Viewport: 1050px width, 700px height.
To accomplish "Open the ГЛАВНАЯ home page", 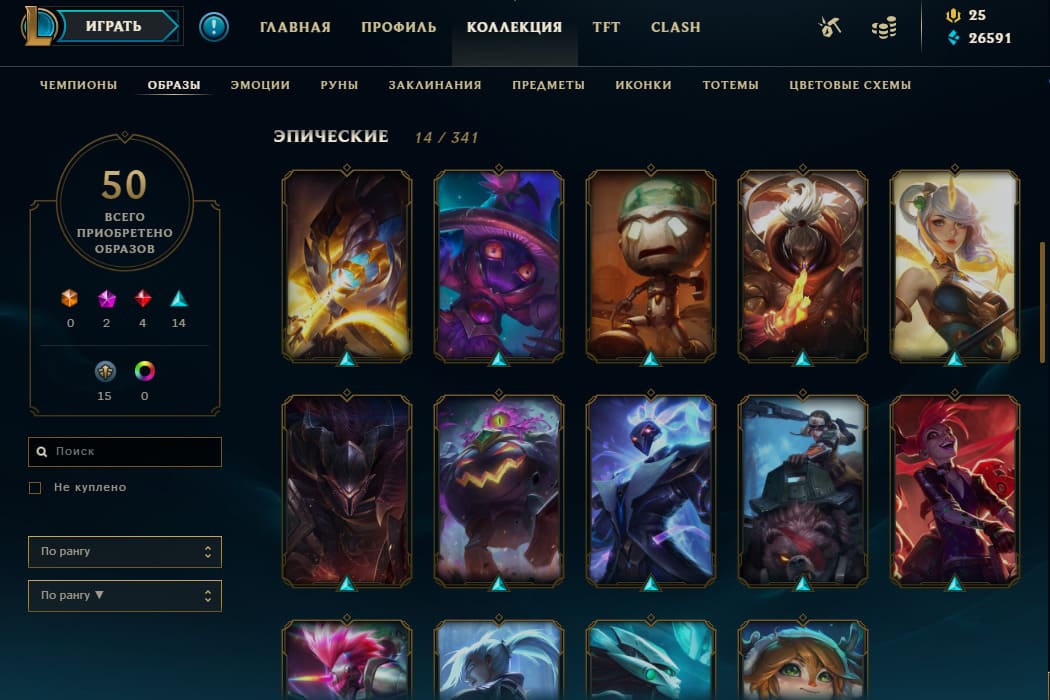I will 295,27.
